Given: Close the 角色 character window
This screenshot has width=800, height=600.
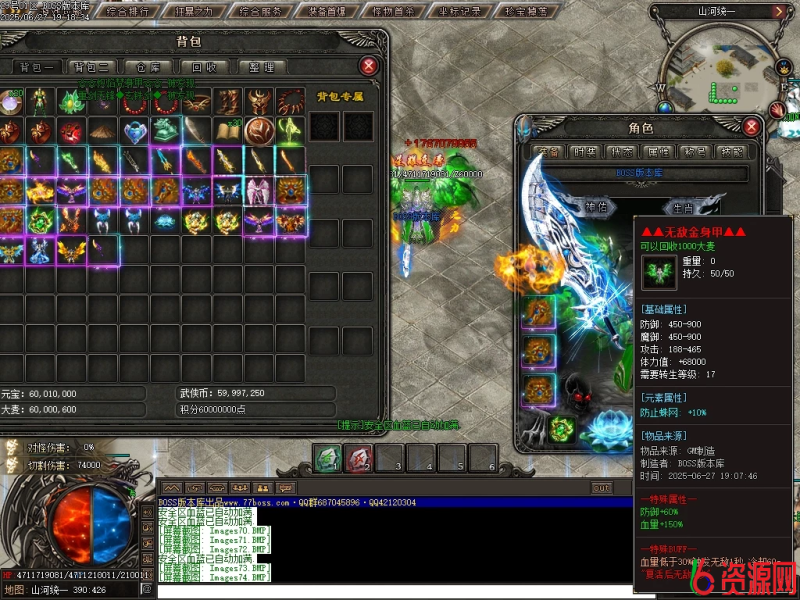Looking at the screenshot, I should [x=754, y=127].
